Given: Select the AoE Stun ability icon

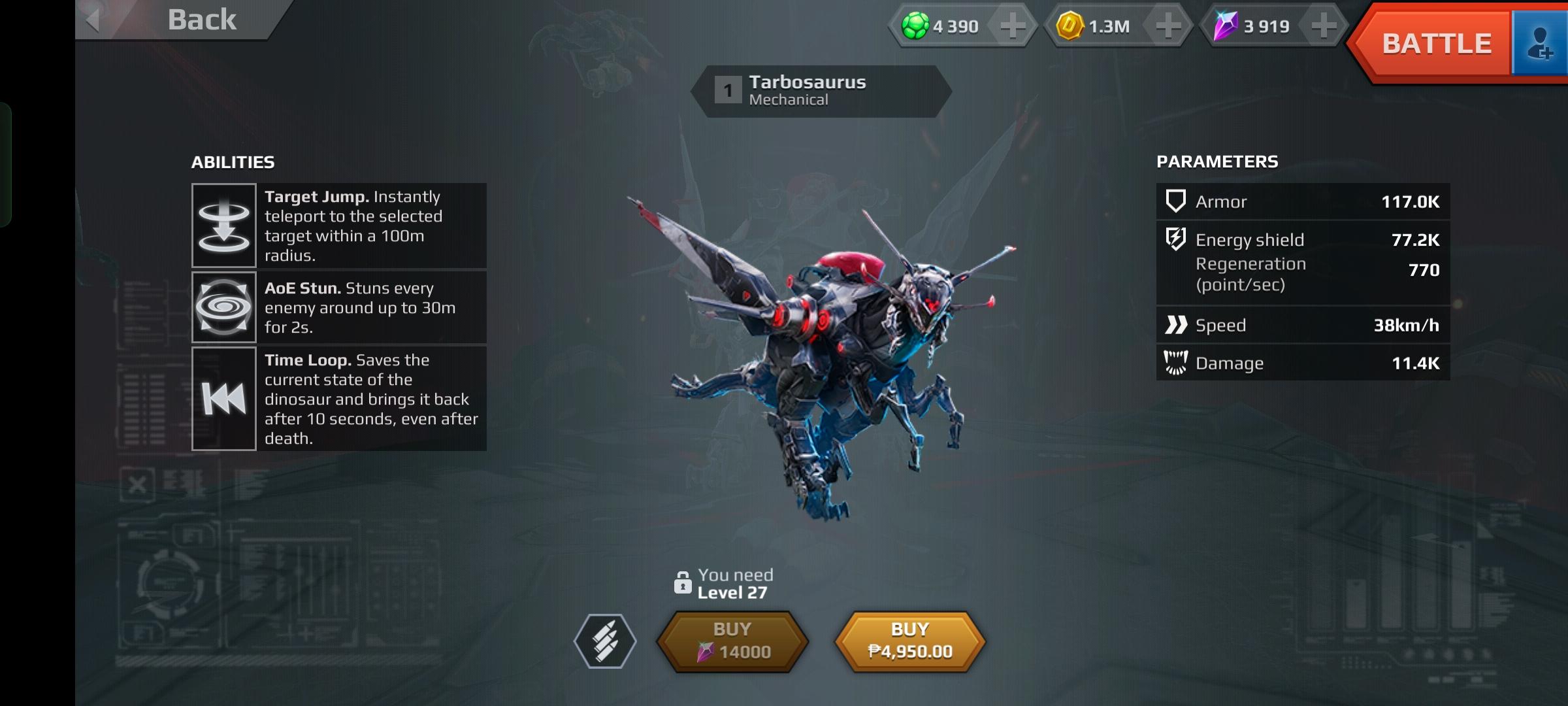Looking at the screenshot, I should point(224,308).
